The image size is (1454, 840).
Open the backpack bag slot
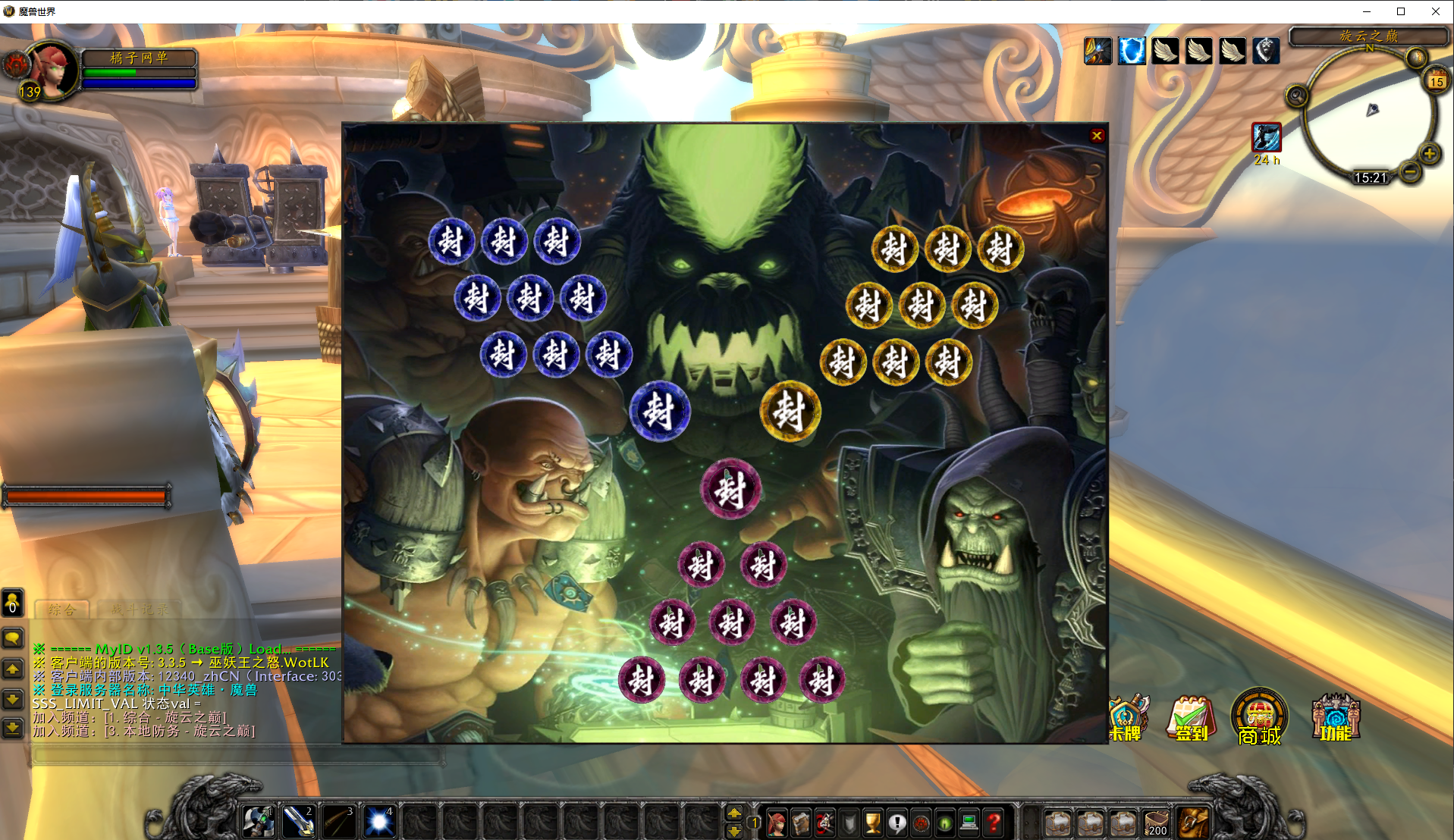(1193, 823)
